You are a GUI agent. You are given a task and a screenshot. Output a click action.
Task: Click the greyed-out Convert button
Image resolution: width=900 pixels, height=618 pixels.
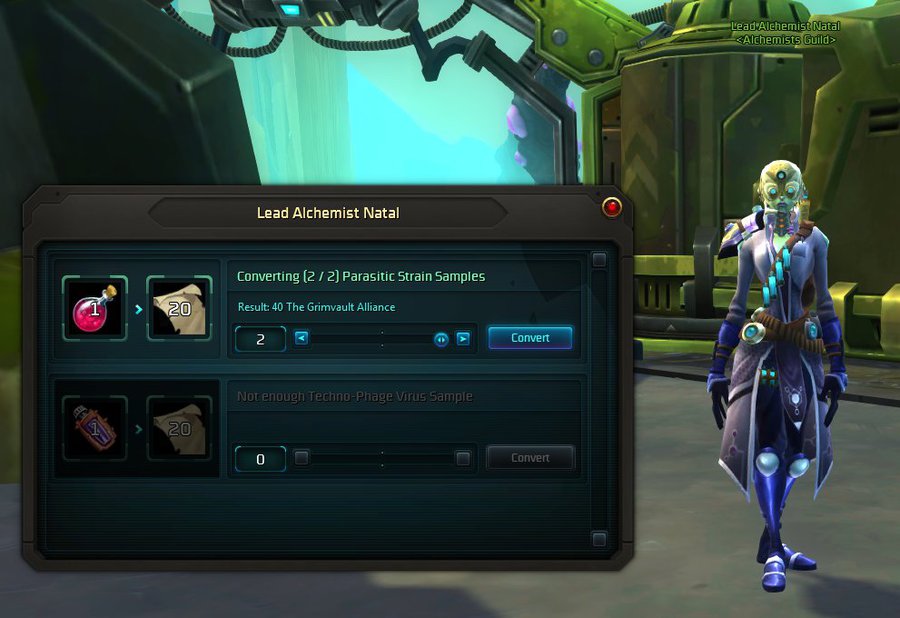coord(530,458)
